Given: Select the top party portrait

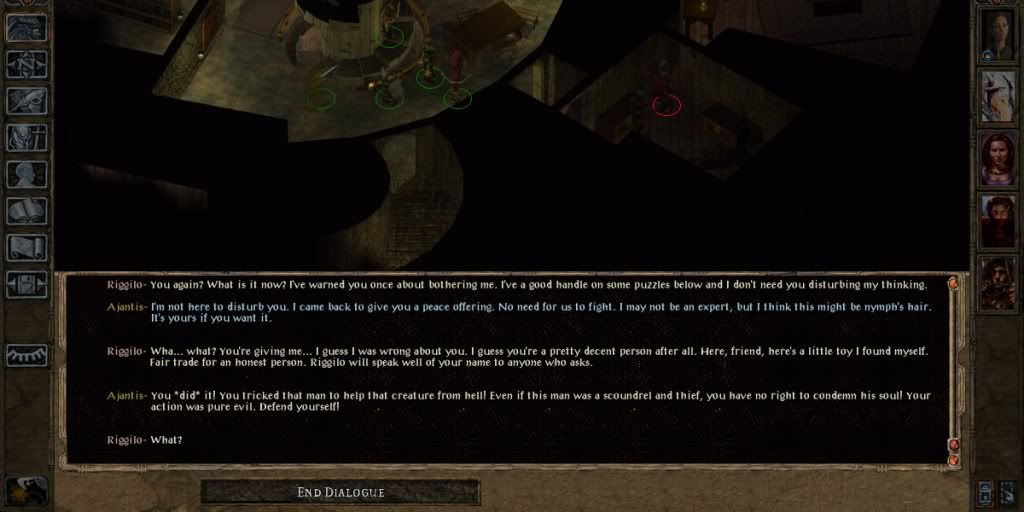Looking at the screenshot, I should coord(998,34).
